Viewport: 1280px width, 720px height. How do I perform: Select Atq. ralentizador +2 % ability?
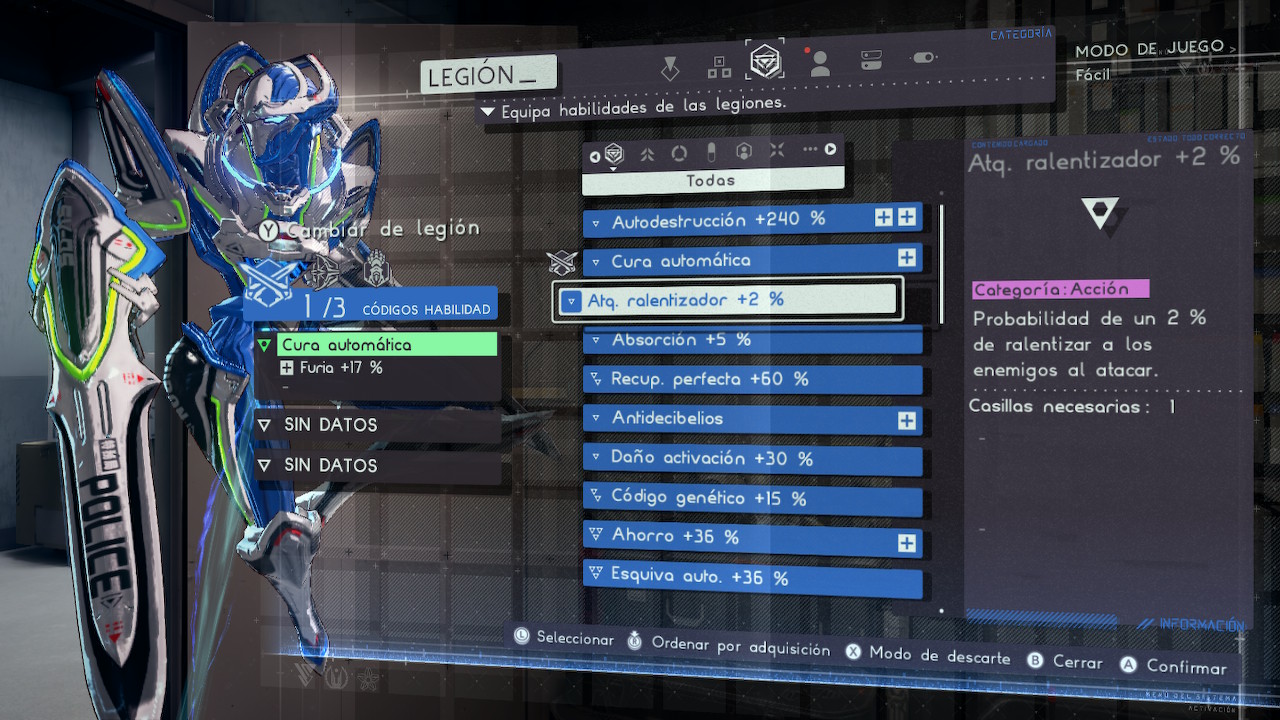728,300
